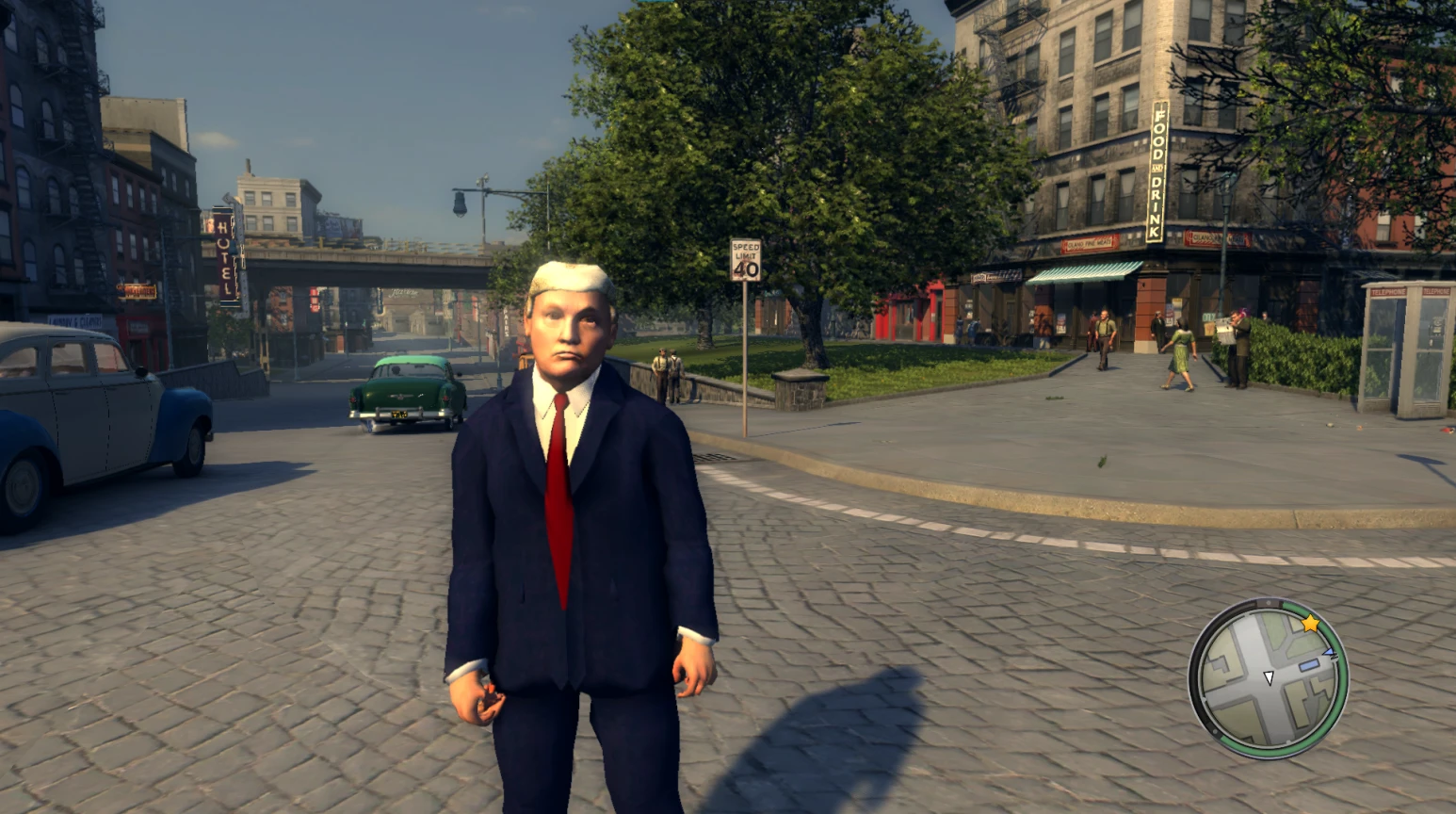Click the yellow star marker on the minimap

pyautogui.click(x=1310, y=625)
